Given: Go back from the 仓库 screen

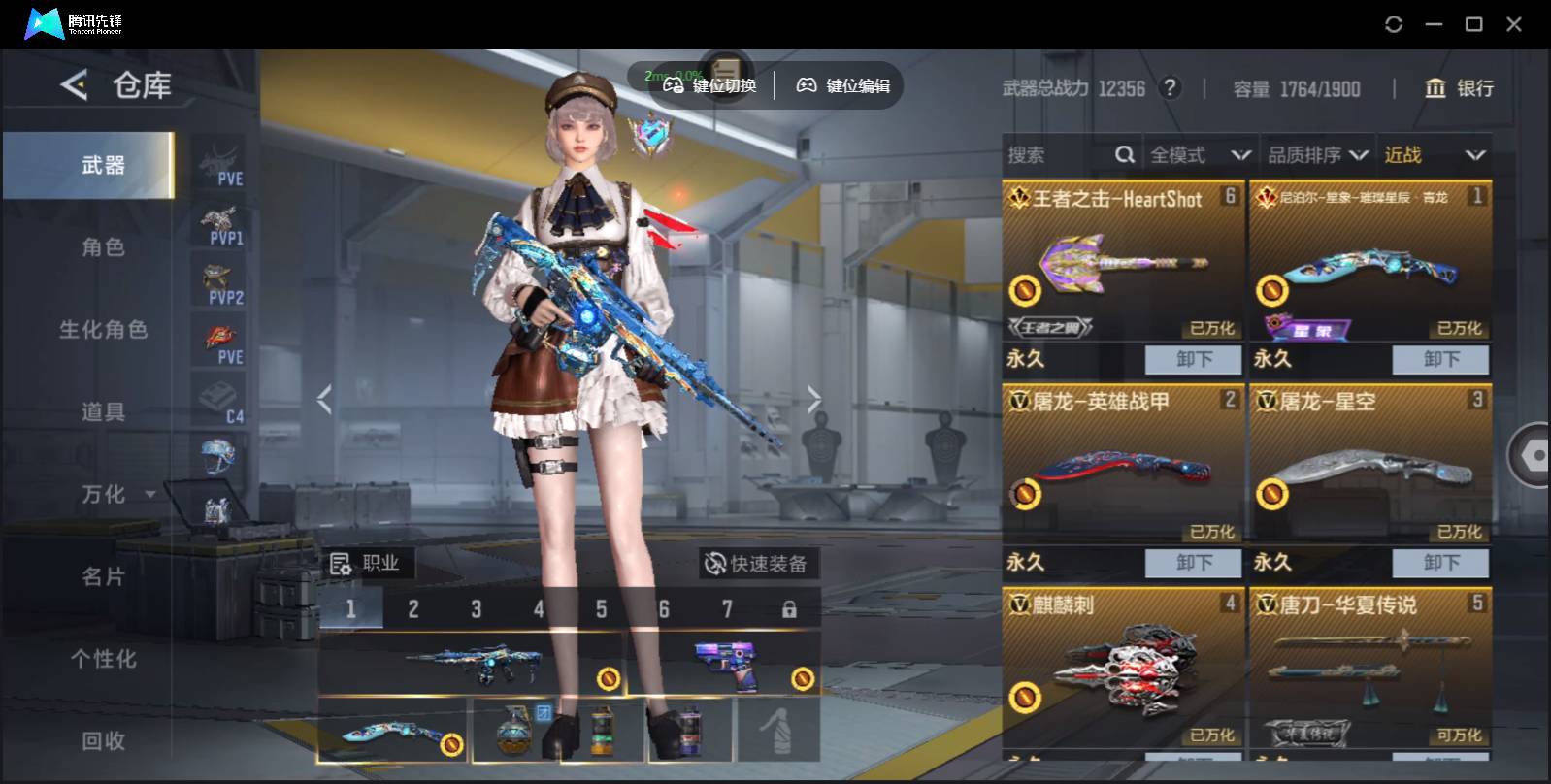Looking at the screenshot, I should pos(74,85).
